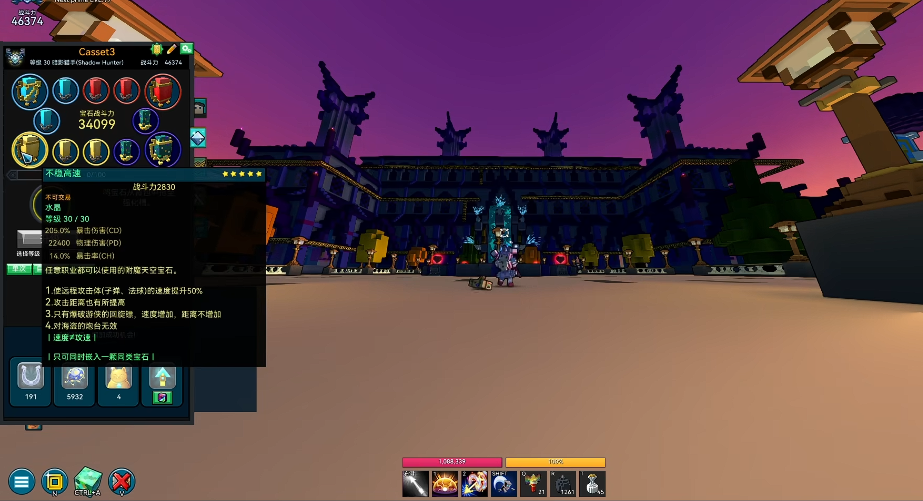Screen dimensions: 923x501
Task: Open the hamburger main menu button
Action: [x=22, y=480]
